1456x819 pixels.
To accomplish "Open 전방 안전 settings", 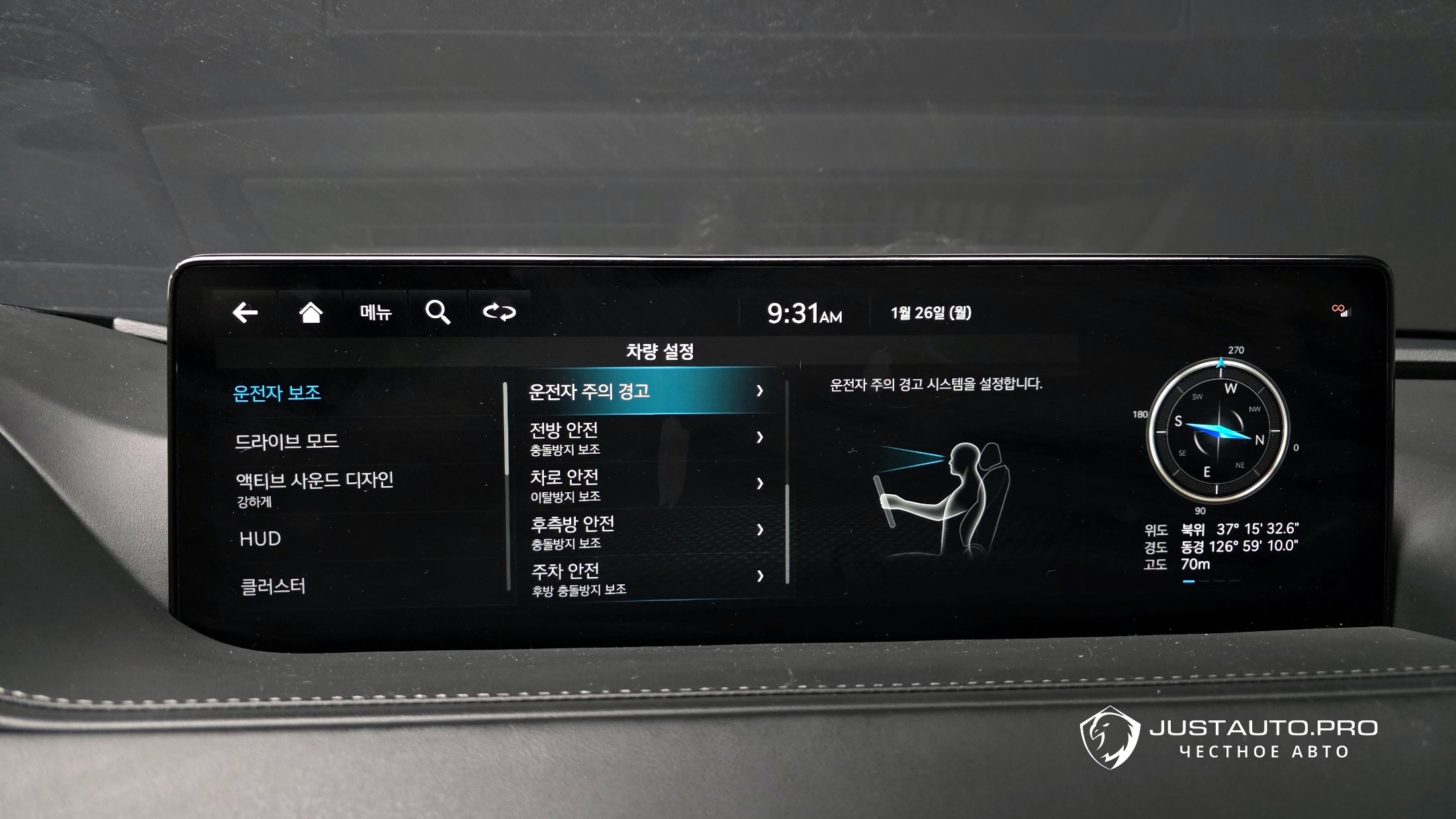I will tap(647, 438).
